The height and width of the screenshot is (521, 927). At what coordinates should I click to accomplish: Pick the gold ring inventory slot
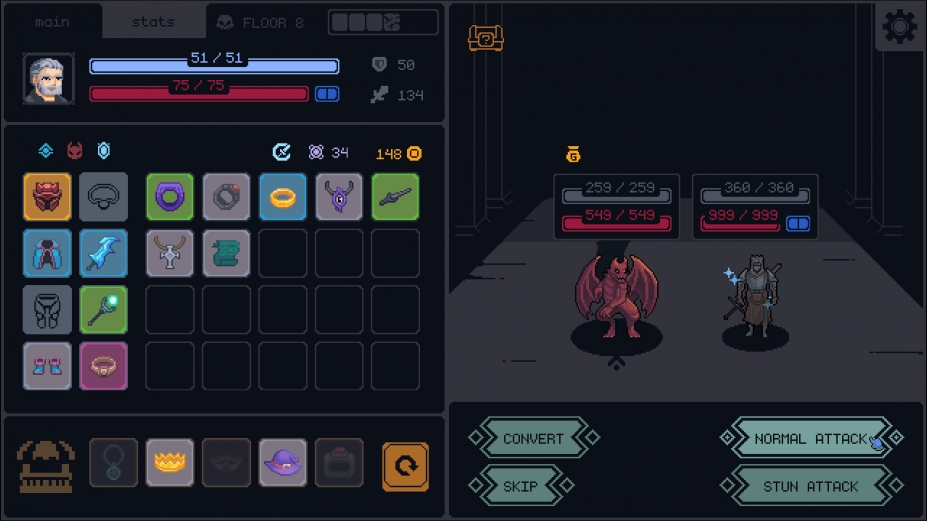pyautogui.click(x=283, y=197)
